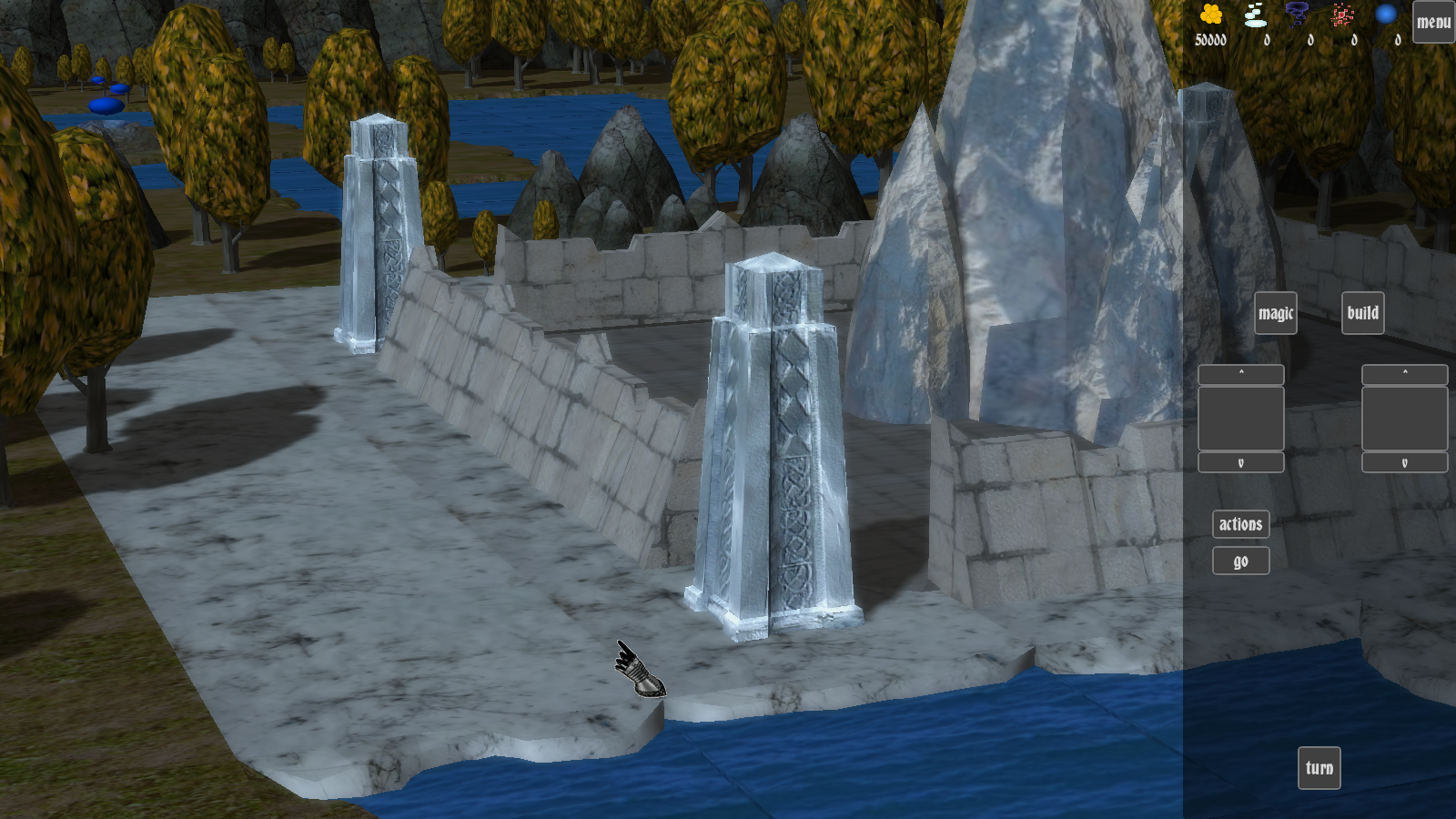Image resolution: width=1456 pixels, height=819 pixels.
Task: Open the magic panel
Action: [1275, 313]
